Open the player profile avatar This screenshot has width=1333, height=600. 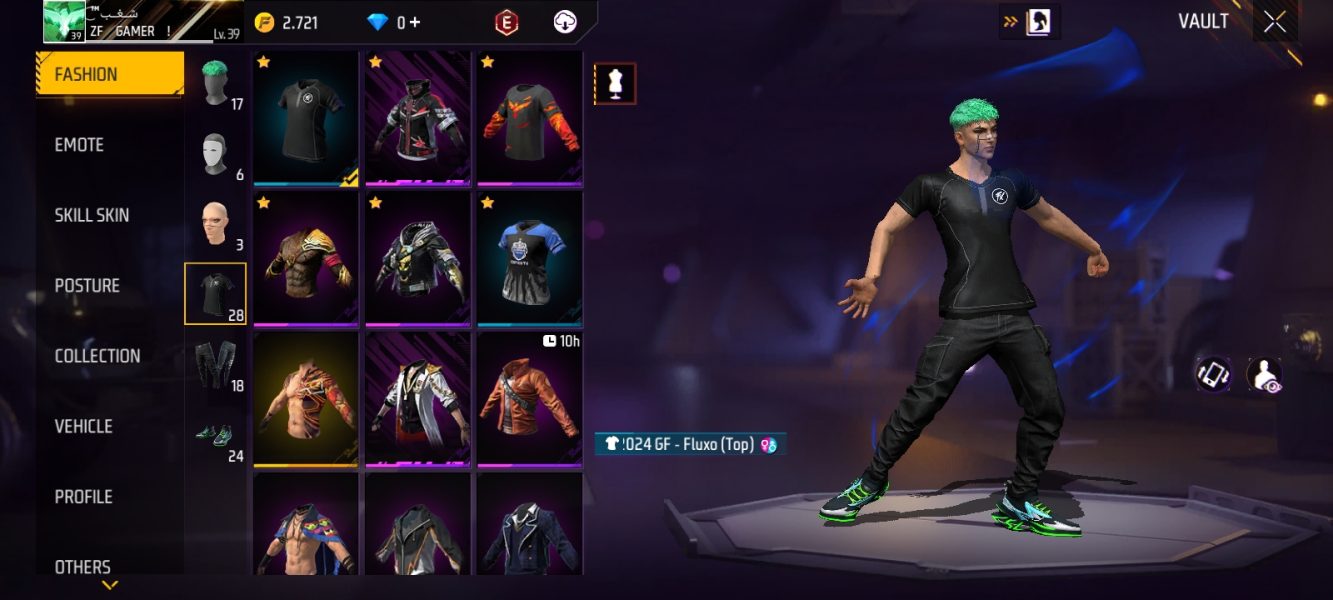point(64,21)
